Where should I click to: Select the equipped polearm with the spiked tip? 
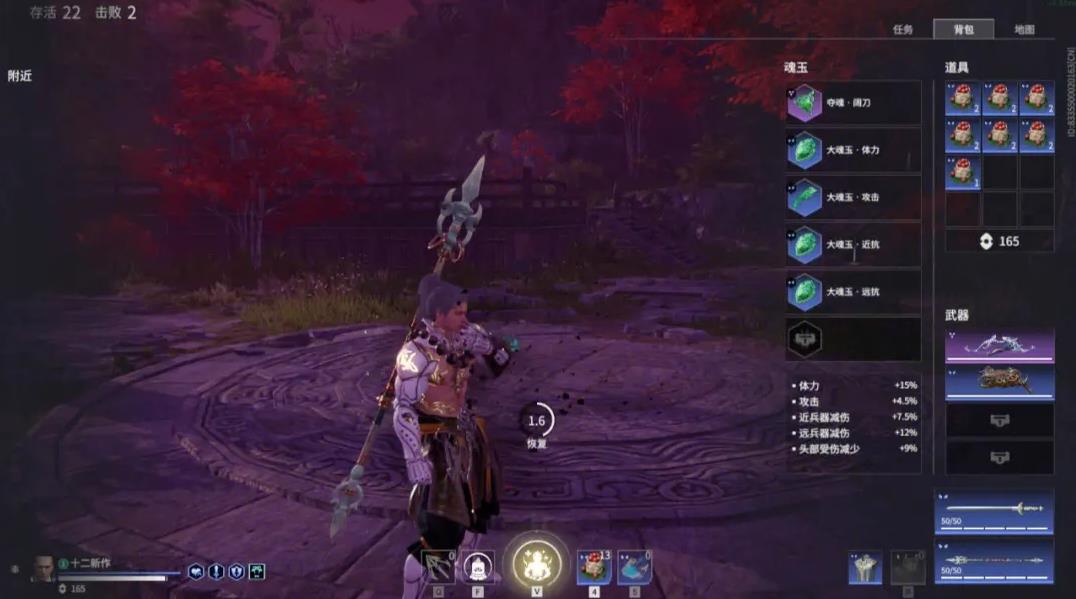click(993, 559)
